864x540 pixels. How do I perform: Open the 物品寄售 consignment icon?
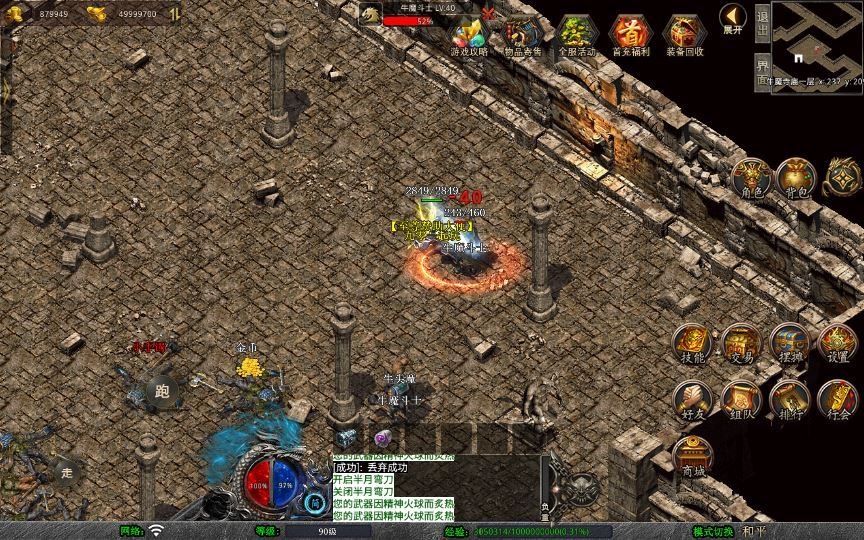(x=523, y=36)
